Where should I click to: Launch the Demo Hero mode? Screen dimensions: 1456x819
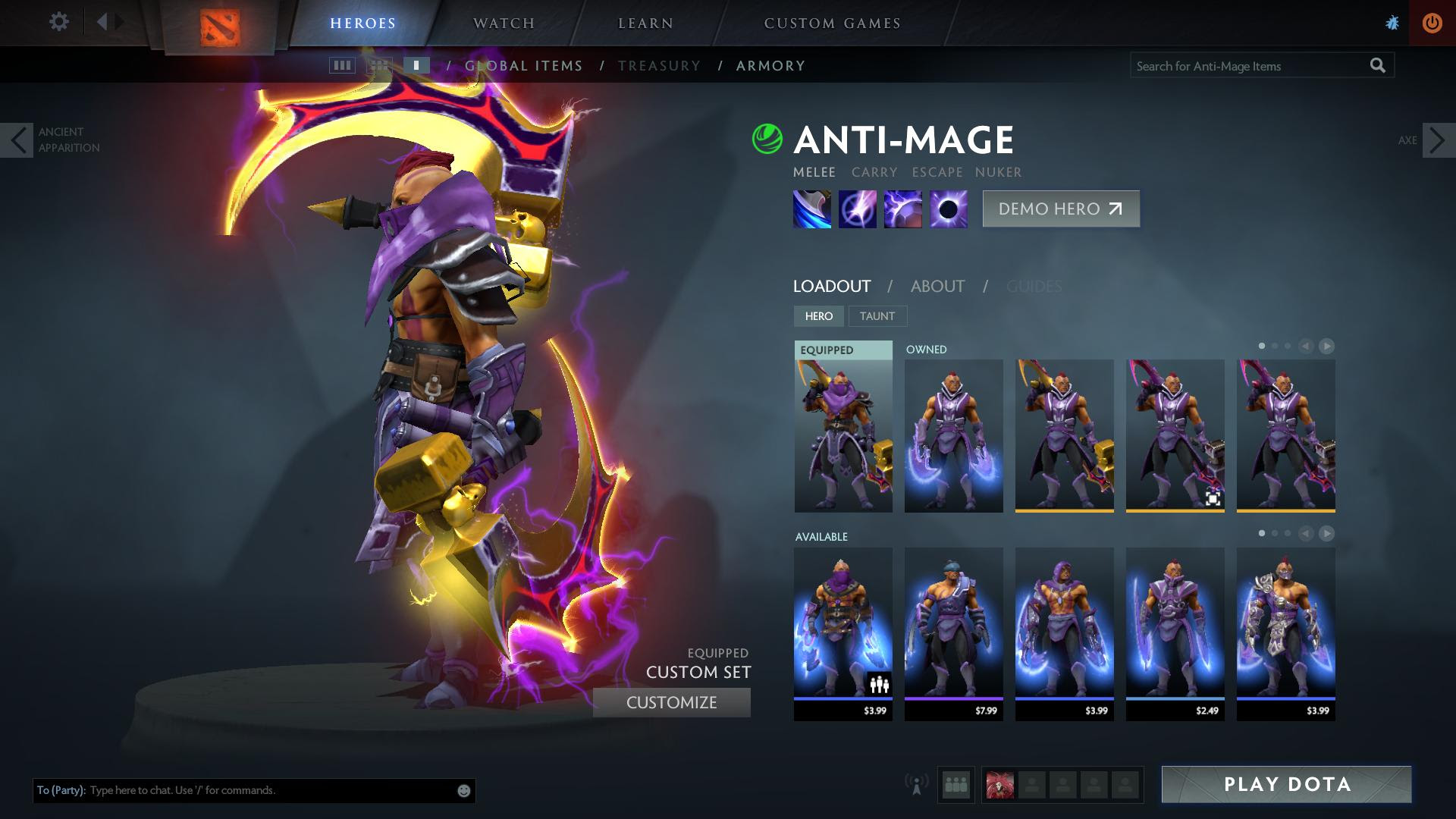click(x=1060, y=209)
